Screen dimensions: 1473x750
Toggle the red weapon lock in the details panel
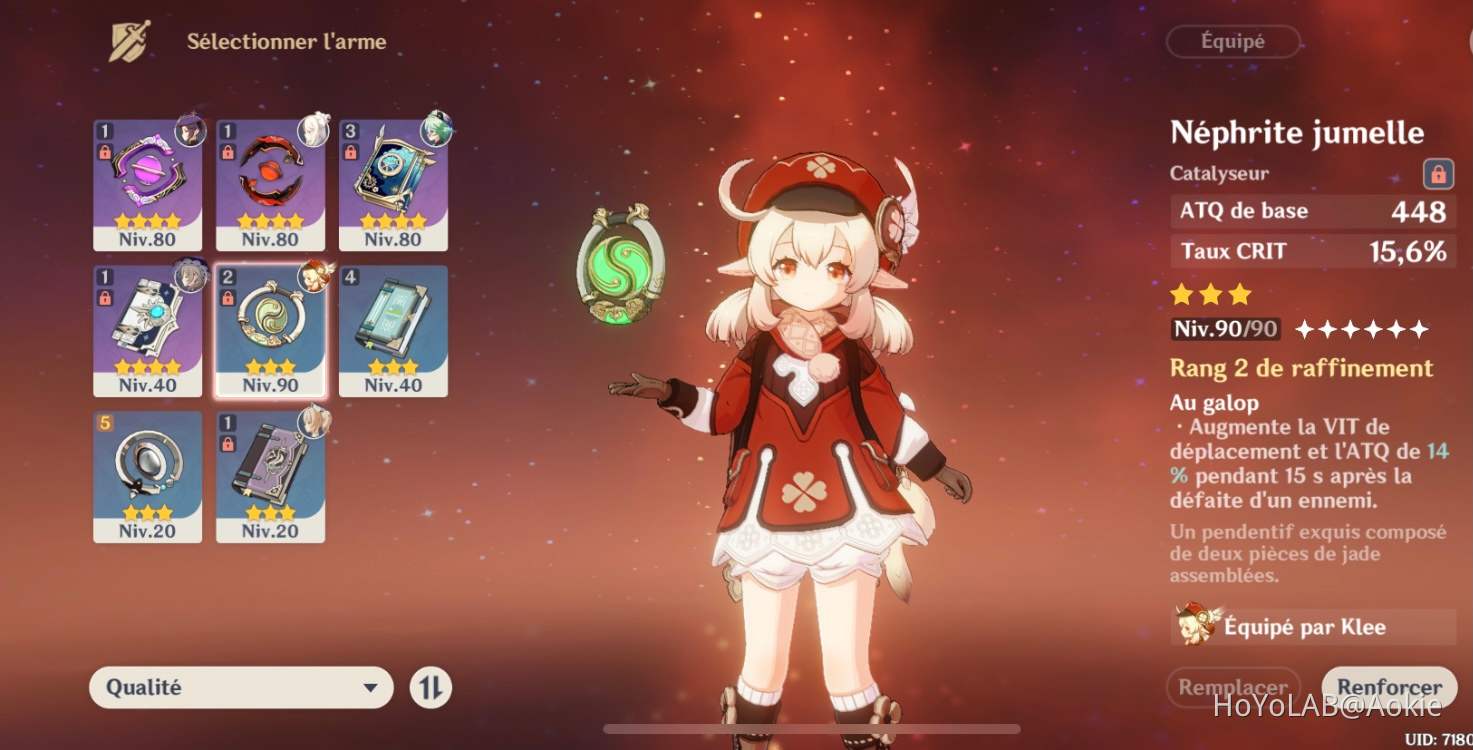pos(1438,172)
